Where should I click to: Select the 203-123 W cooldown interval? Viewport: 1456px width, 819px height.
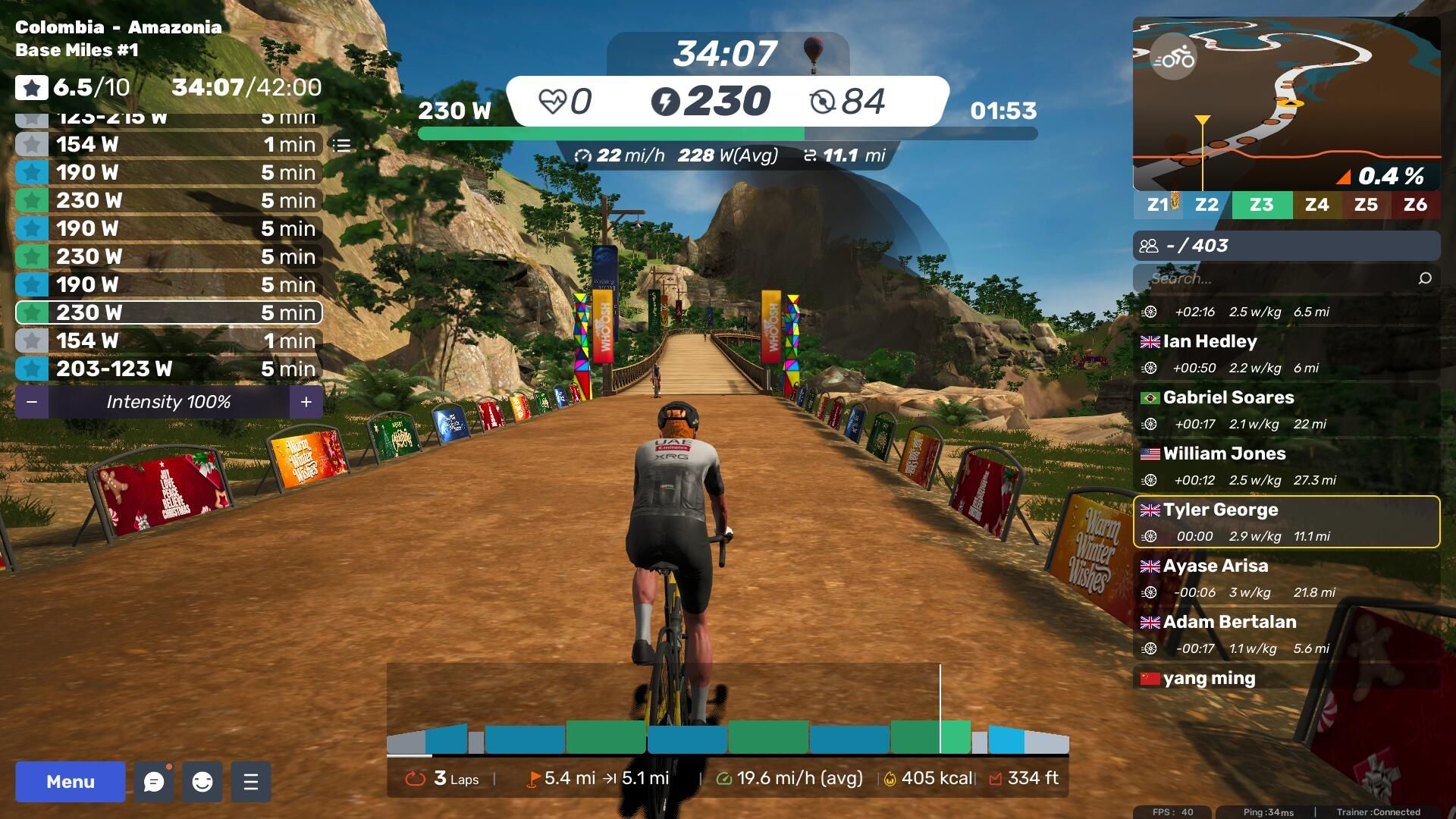(168, 369)
